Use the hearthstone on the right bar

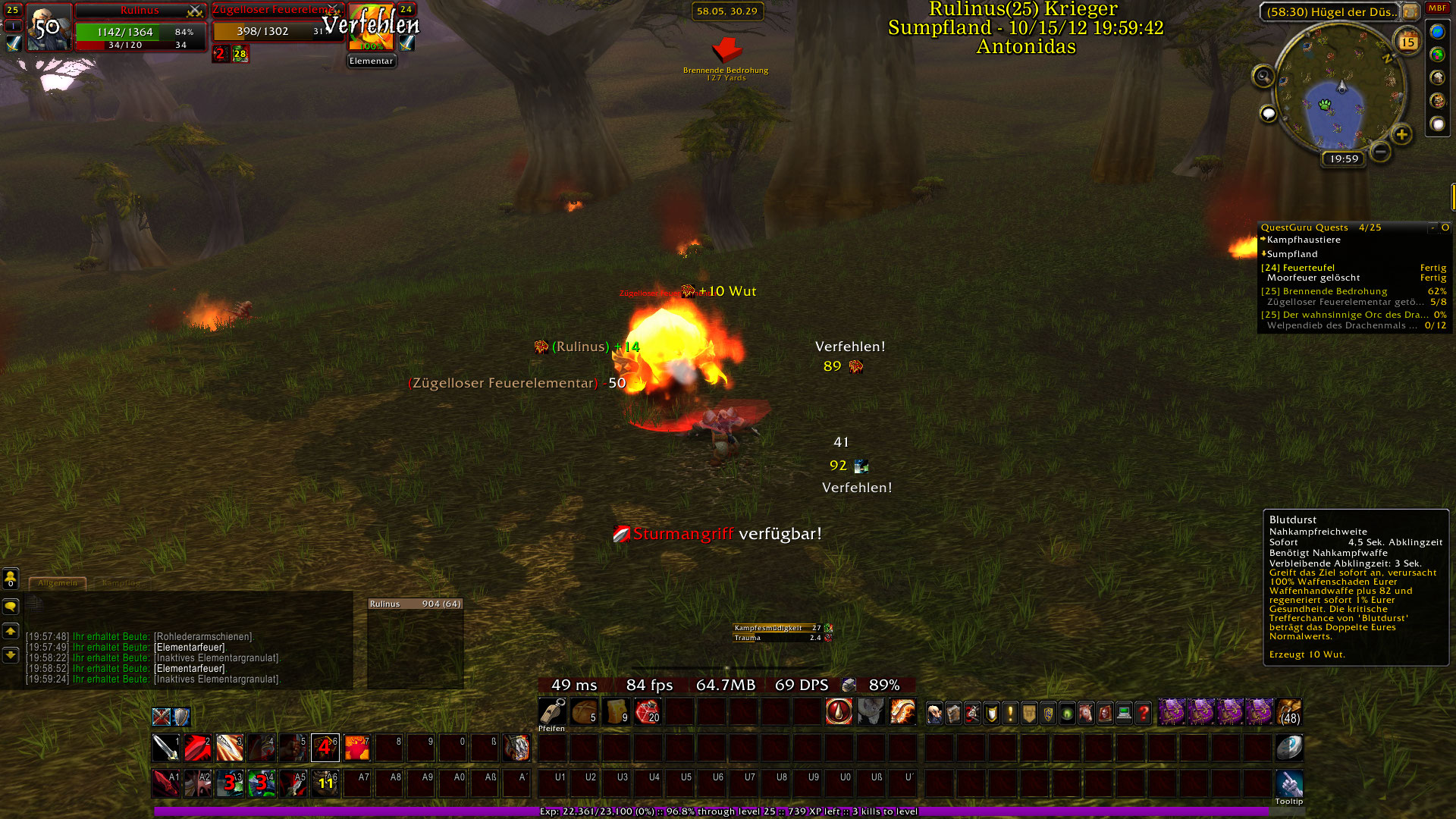[1289, 748]
